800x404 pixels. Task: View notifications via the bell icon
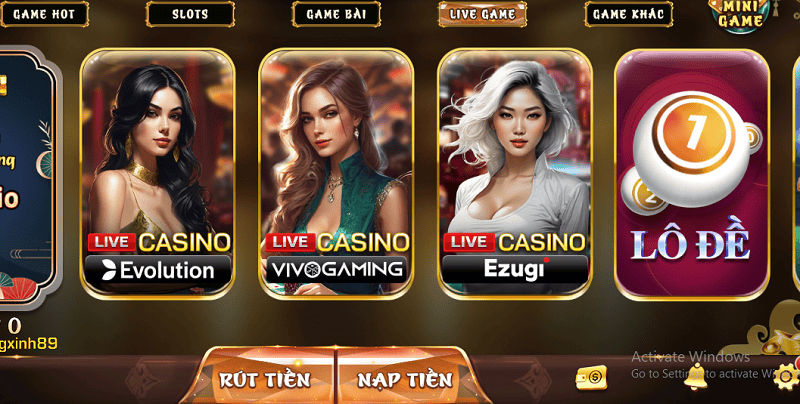click(x=695, y=377)
